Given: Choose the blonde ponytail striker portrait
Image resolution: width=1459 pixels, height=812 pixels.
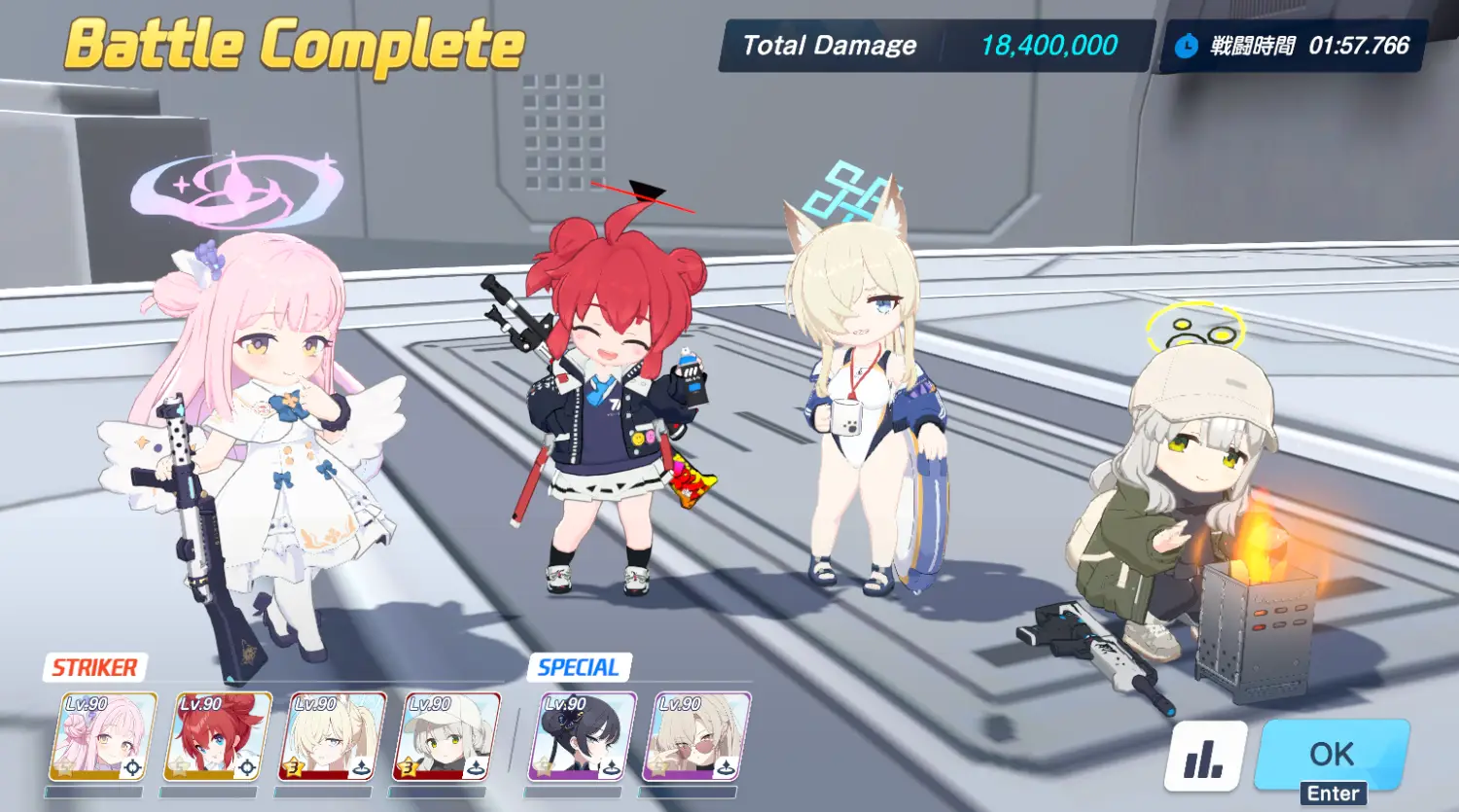Looking at the screenshot, I should [x=333, y=737].
